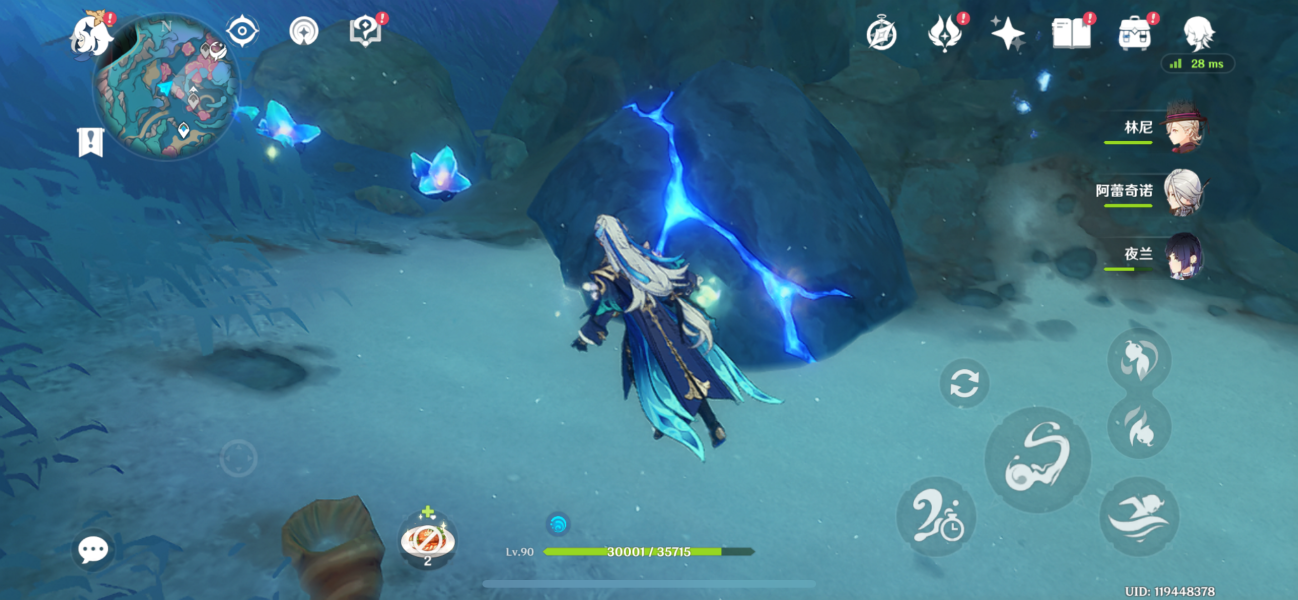Tap the circular swap arrows button

pos(964,384)
